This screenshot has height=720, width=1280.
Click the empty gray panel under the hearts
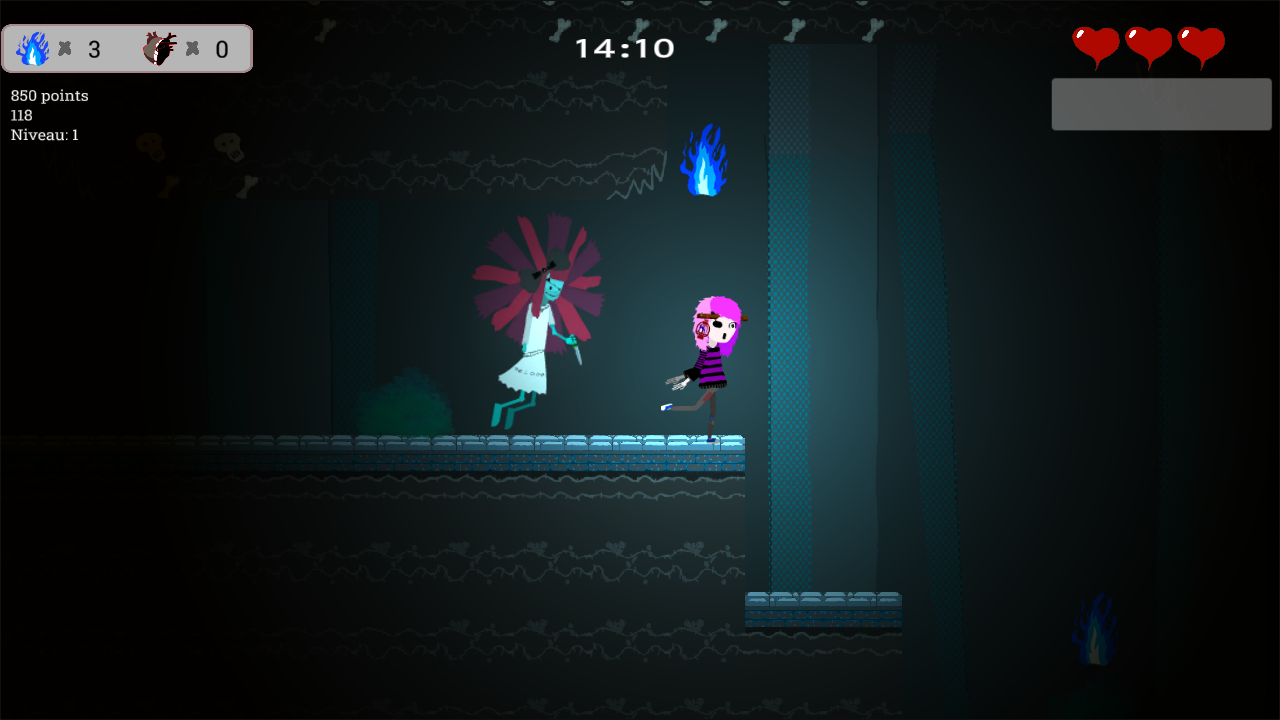pos(1161,104)
